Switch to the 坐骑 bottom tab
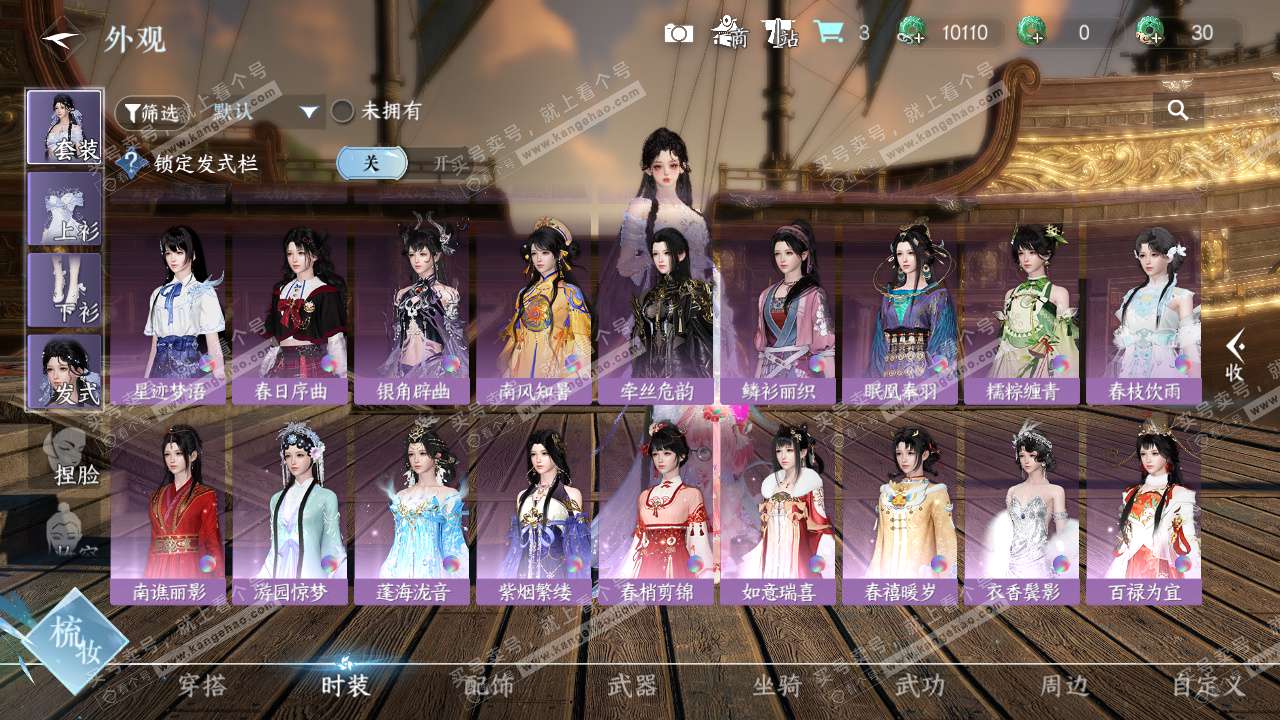 pyautogui.click(x=777, y=686)
